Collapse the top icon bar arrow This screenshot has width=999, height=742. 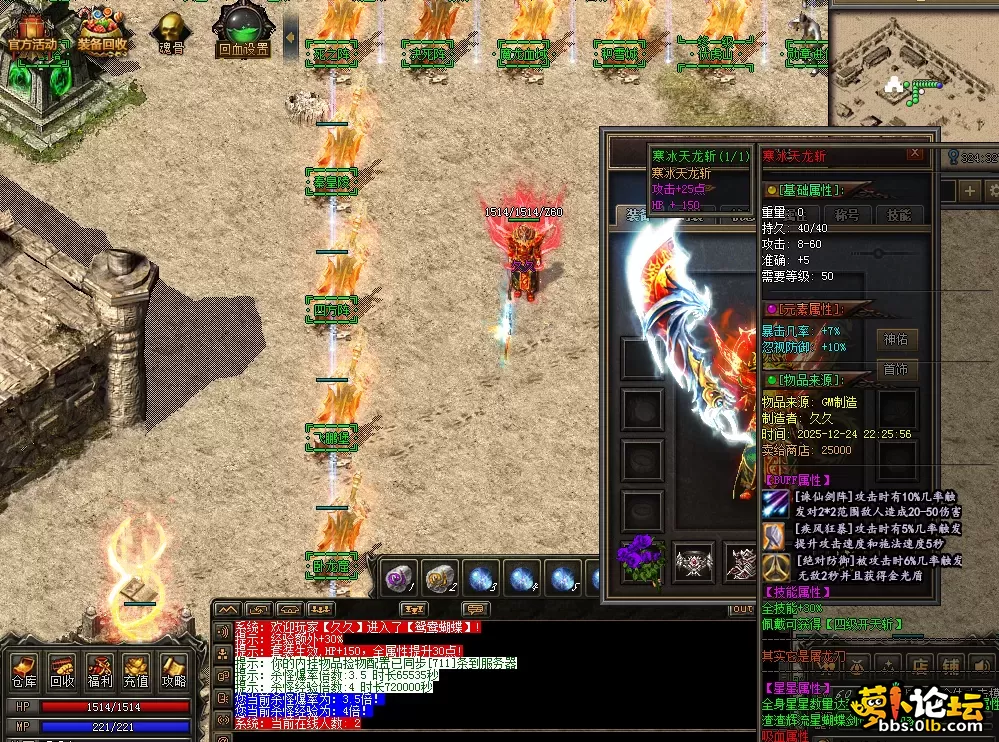click(291, 37)
